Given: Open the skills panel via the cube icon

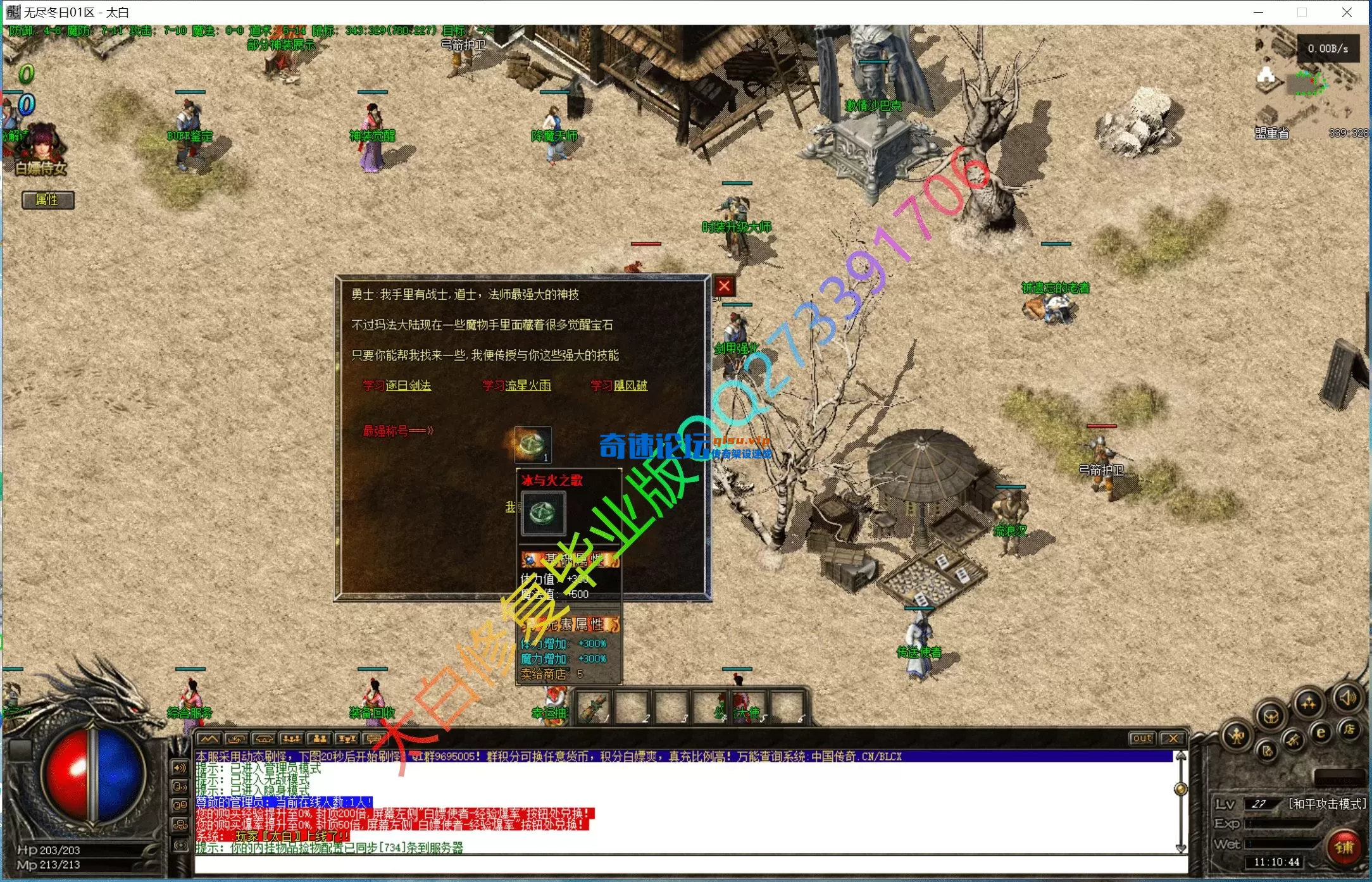Looking at the screenshot, I should click(1272, 716).
